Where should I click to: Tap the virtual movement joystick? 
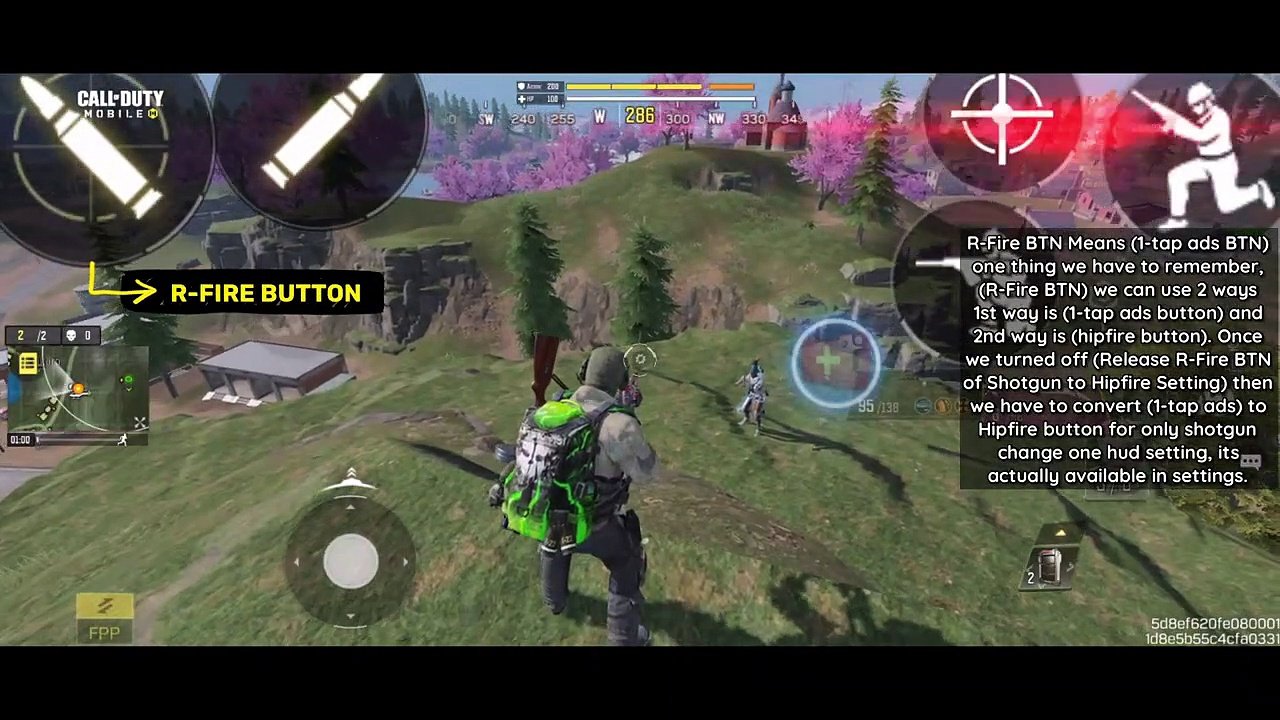click(350, 560)
